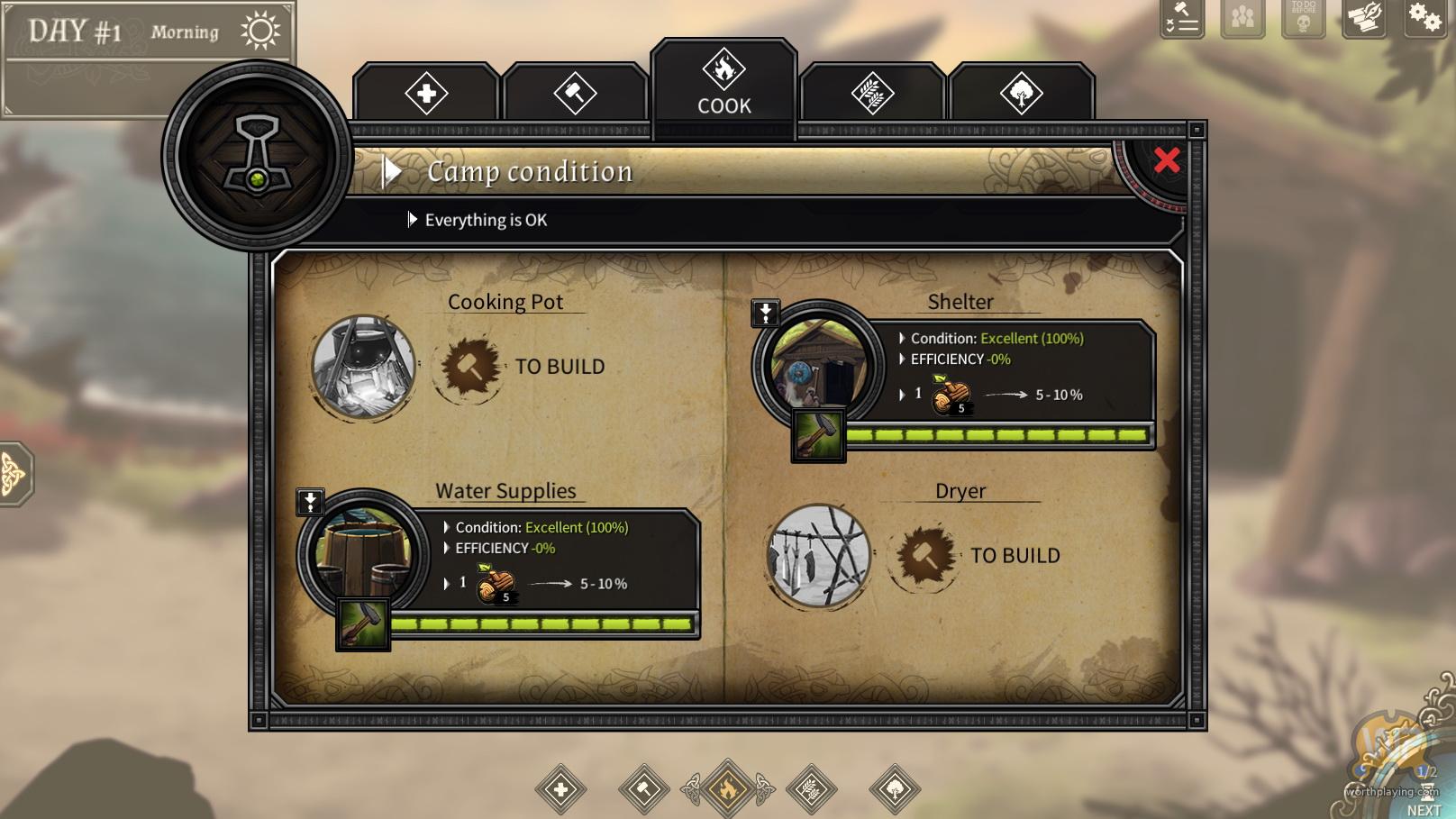Repair Water Supplies with the hammer icon
Image resolution: width=1456 pixels, height=819 pixels.
363,623
